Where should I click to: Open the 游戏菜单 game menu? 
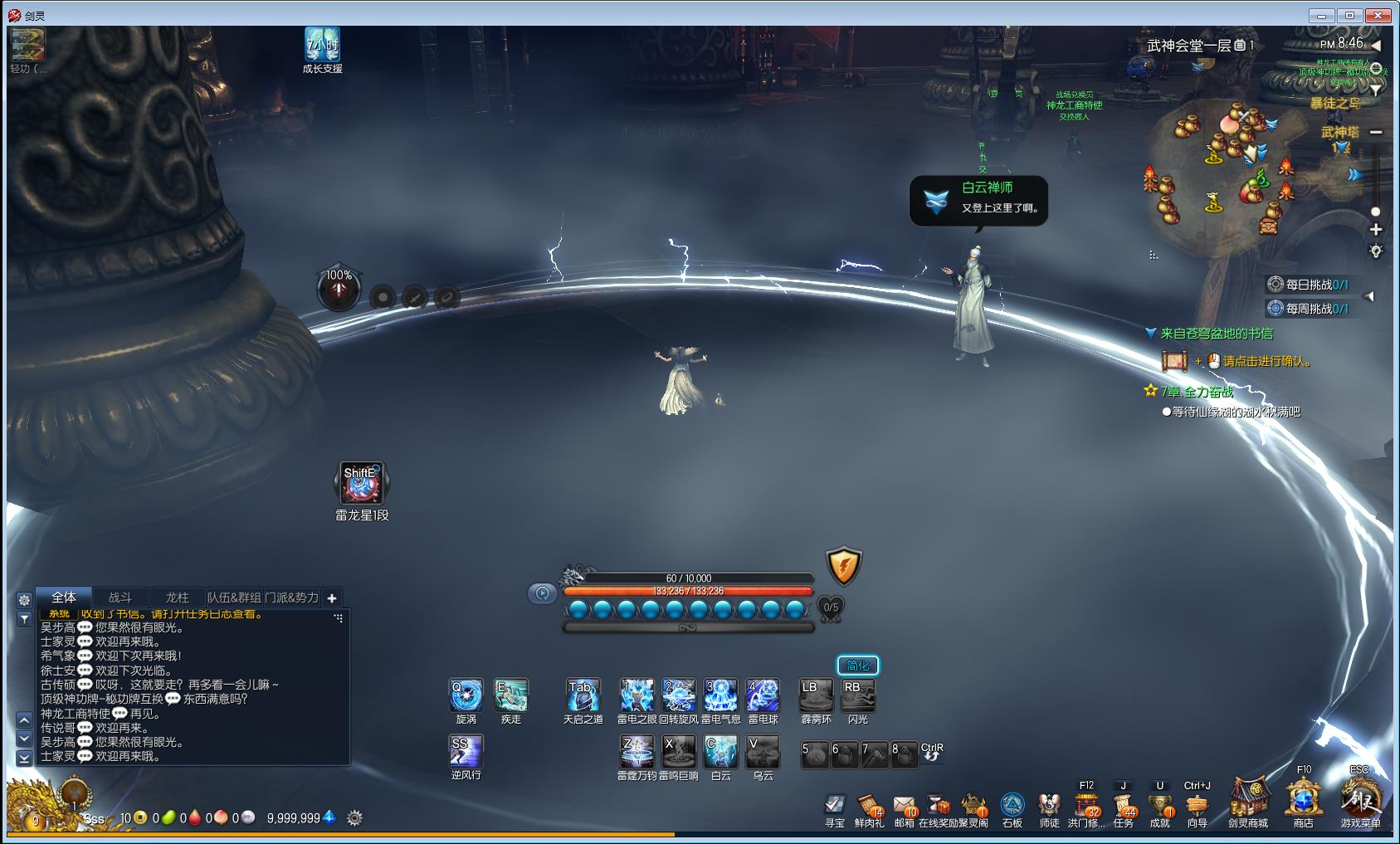tap(1361, 800)
